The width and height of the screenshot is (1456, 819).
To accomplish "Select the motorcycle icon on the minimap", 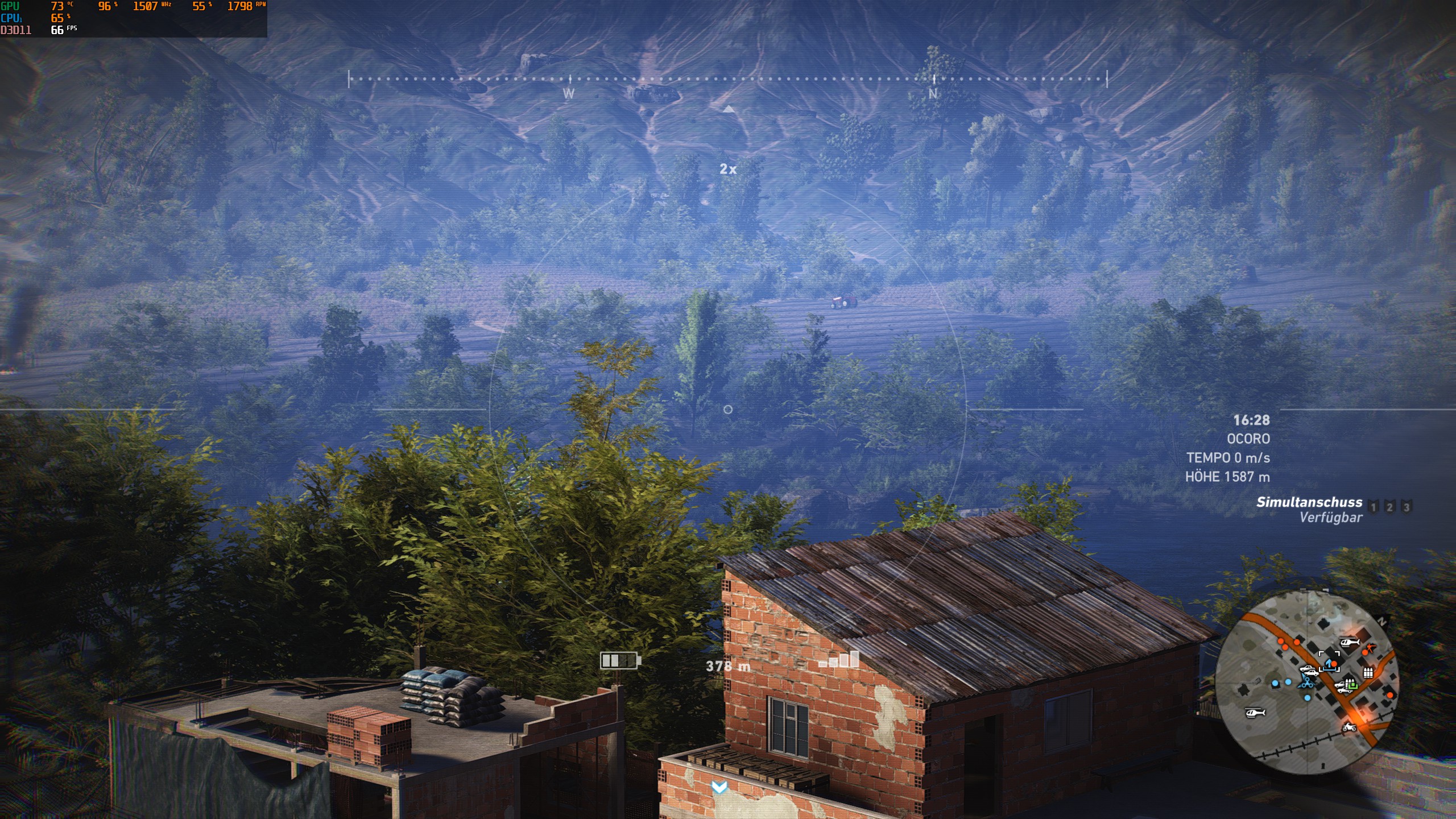I will click(x=1349, y=728).
